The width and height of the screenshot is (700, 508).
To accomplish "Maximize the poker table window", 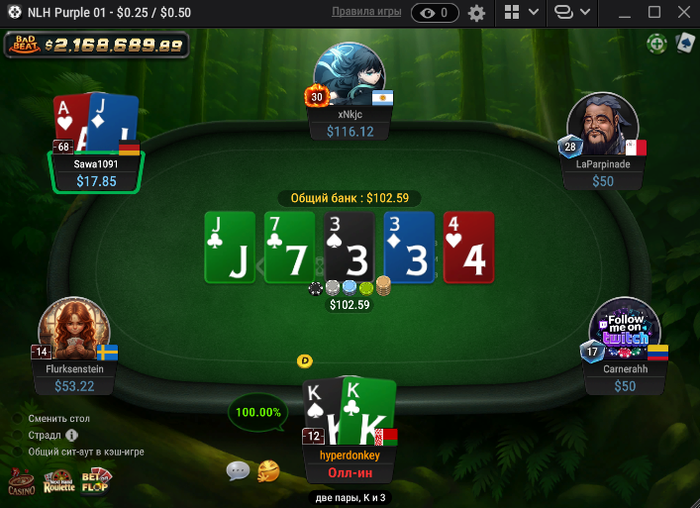I will (x=655, y=13).
